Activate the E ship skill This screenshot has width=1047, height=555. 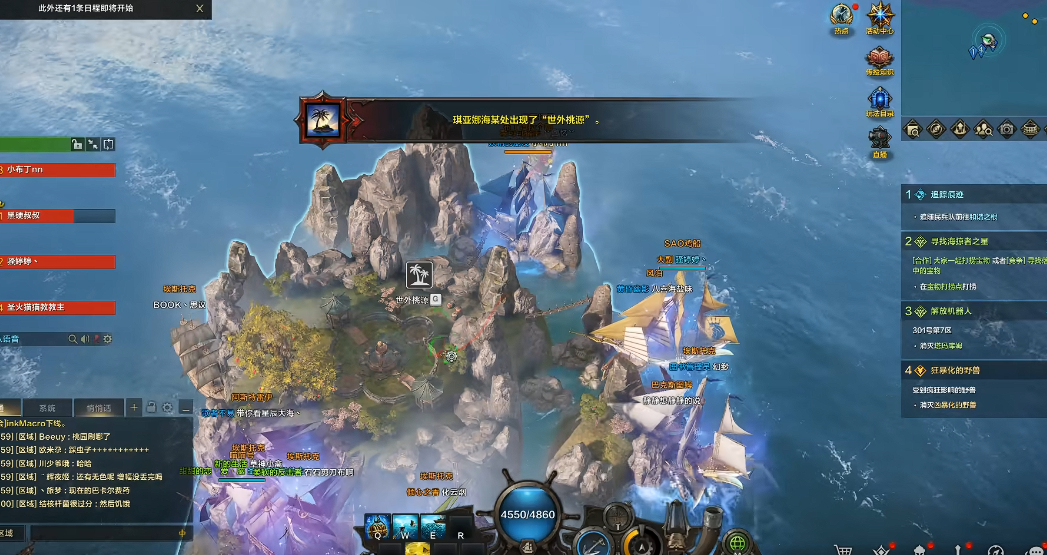click(433, 525)
